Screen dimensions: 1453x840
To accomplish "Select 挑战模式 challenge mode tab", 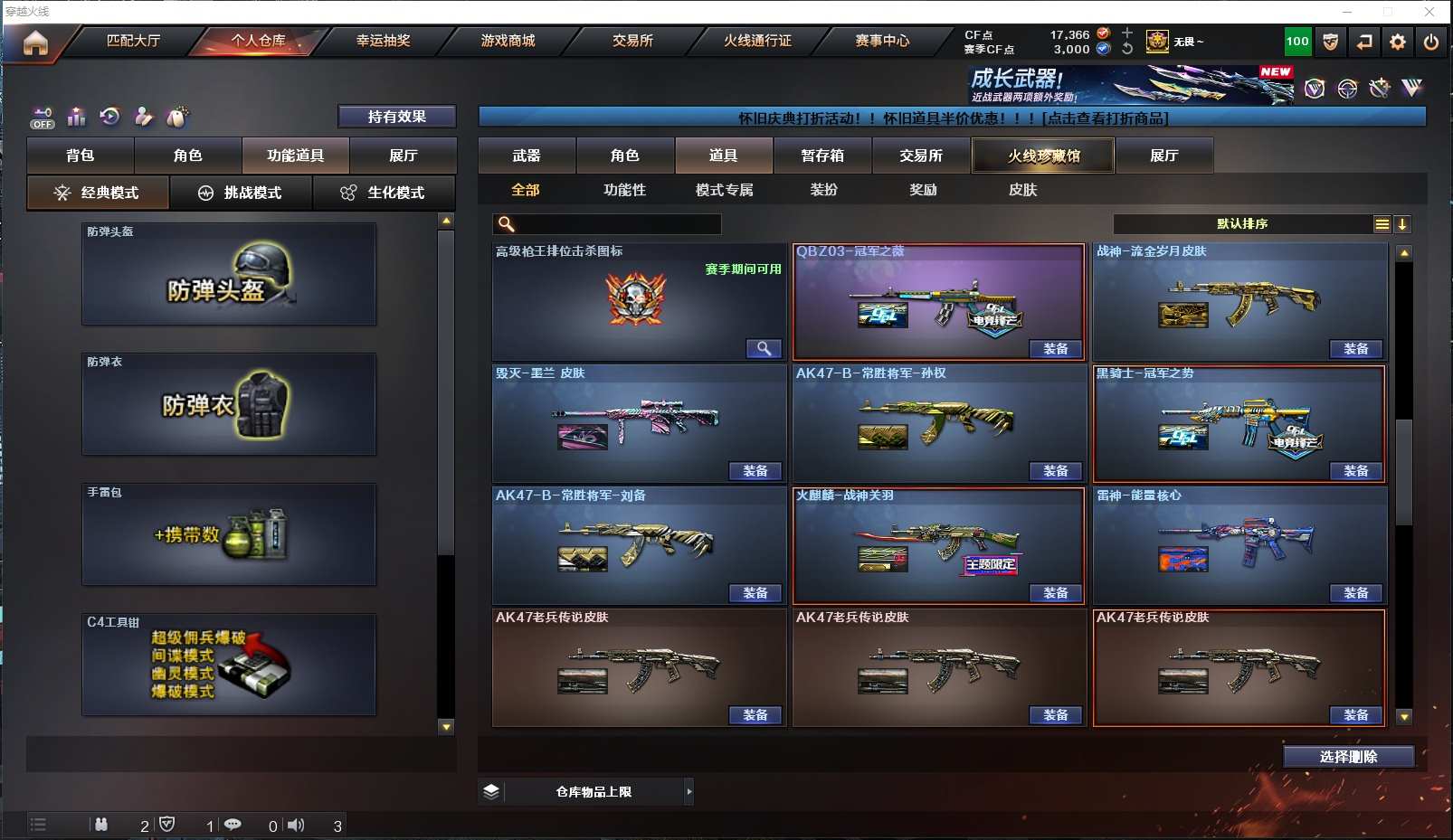I will (x=241, y=193).
